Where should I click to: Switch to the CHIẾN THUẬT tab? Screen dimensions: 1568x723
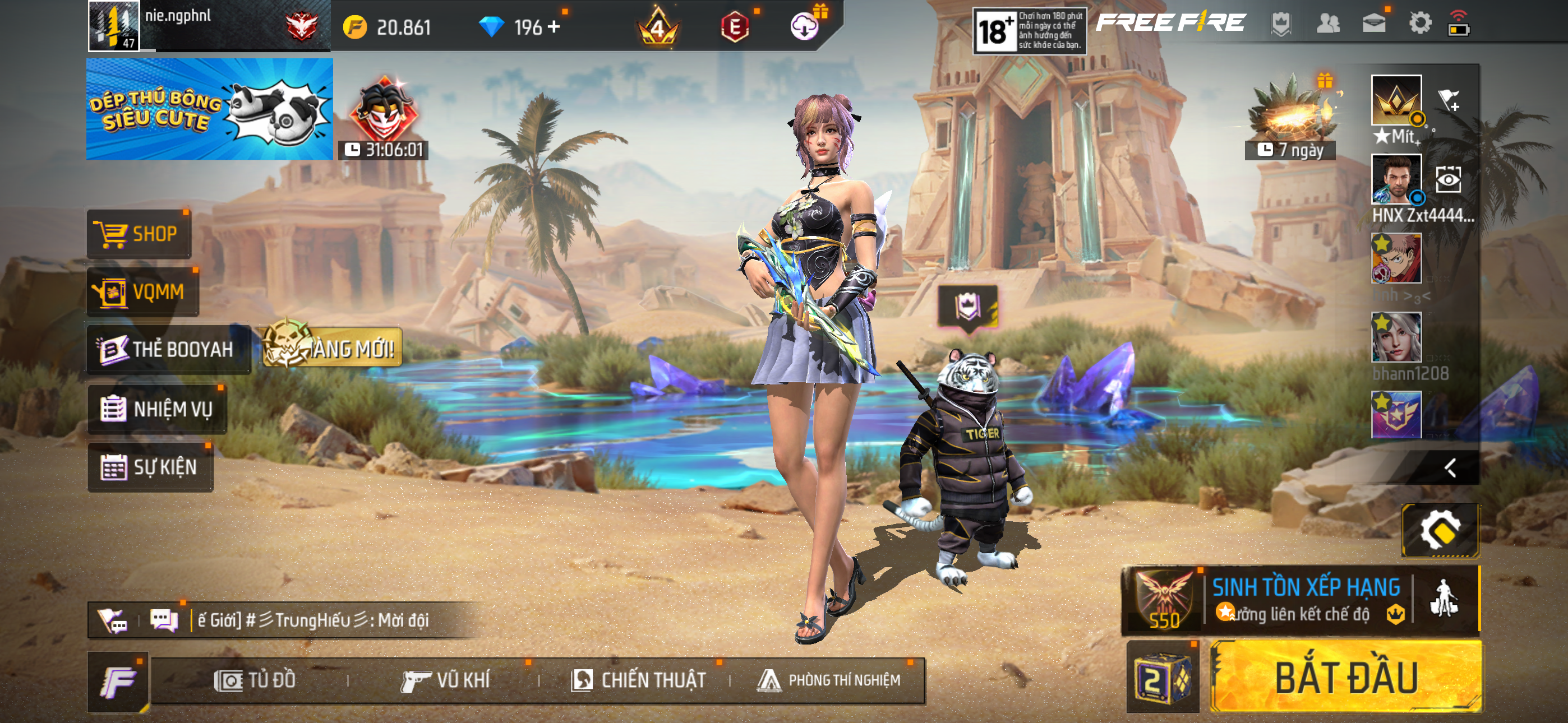point(639,680)
